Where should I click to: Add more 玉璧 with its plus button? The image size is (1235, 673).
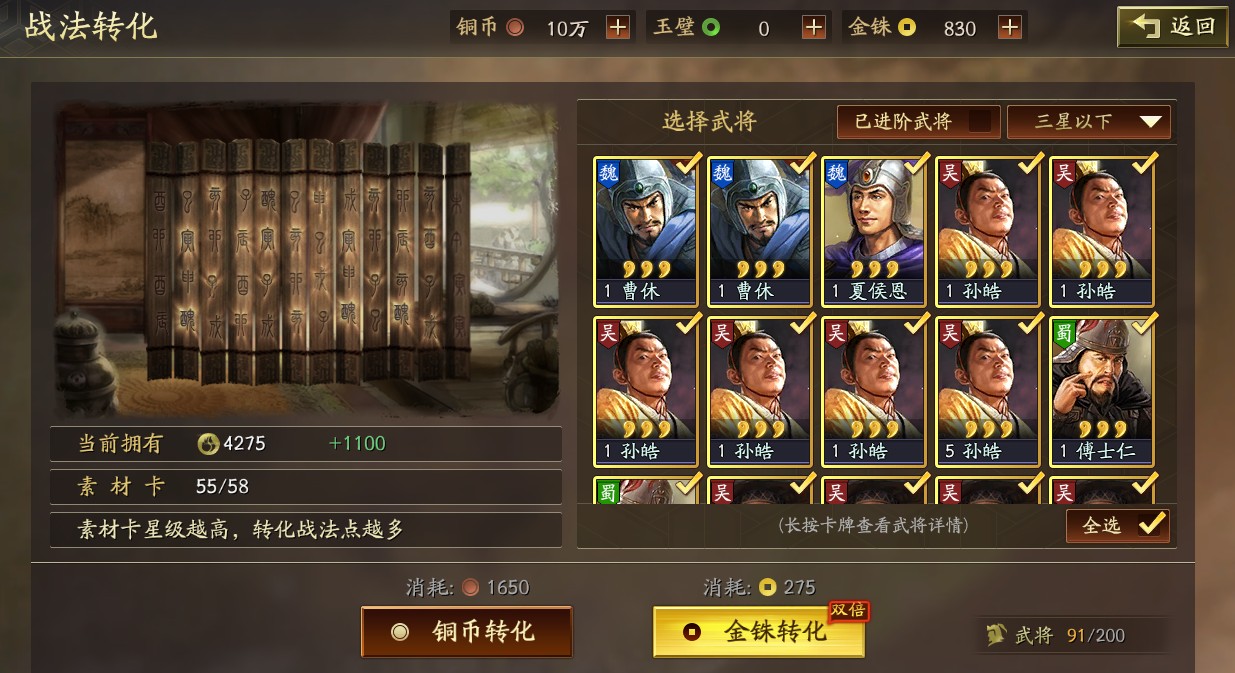[x=814, y=28]
